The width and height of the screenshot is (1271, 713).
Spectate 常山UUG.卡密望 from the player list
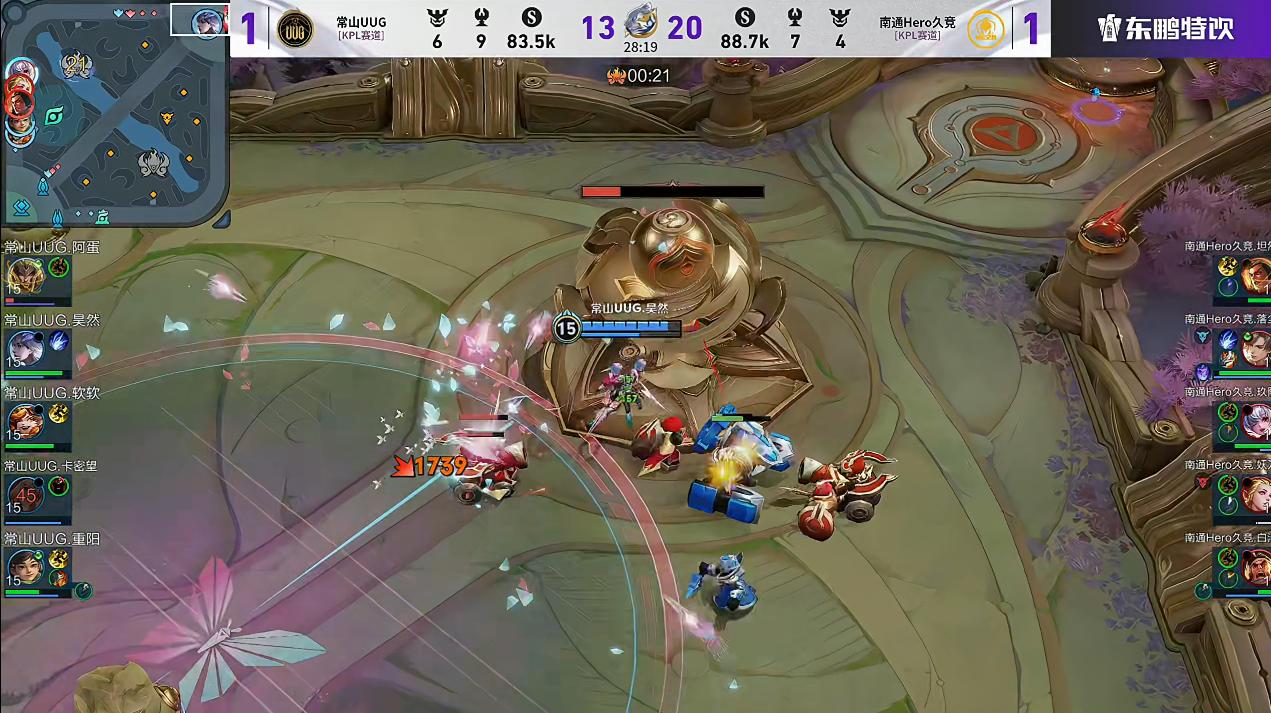pos(38,493)
